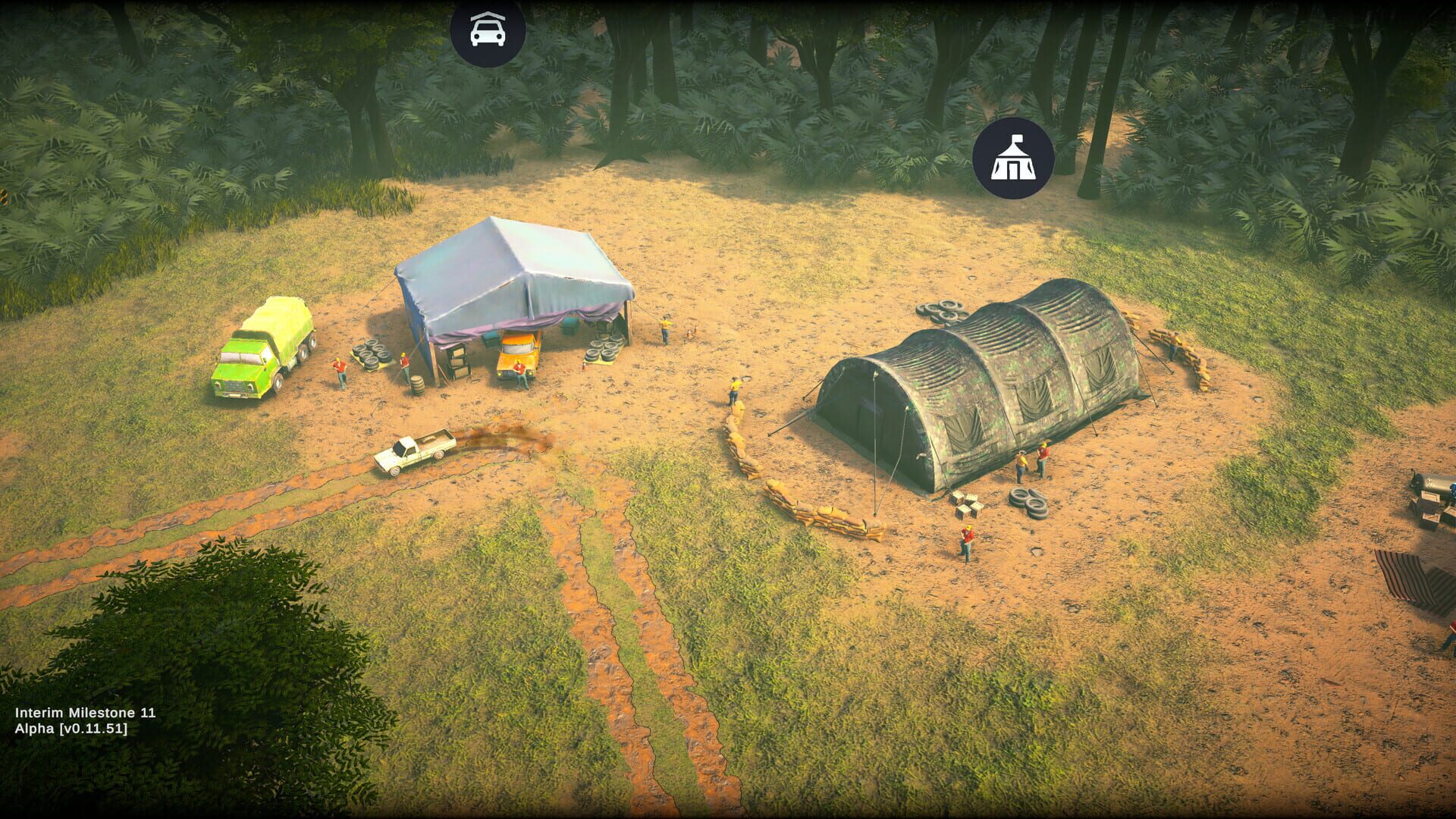Select the barrels under the white tent

point(416,387)
